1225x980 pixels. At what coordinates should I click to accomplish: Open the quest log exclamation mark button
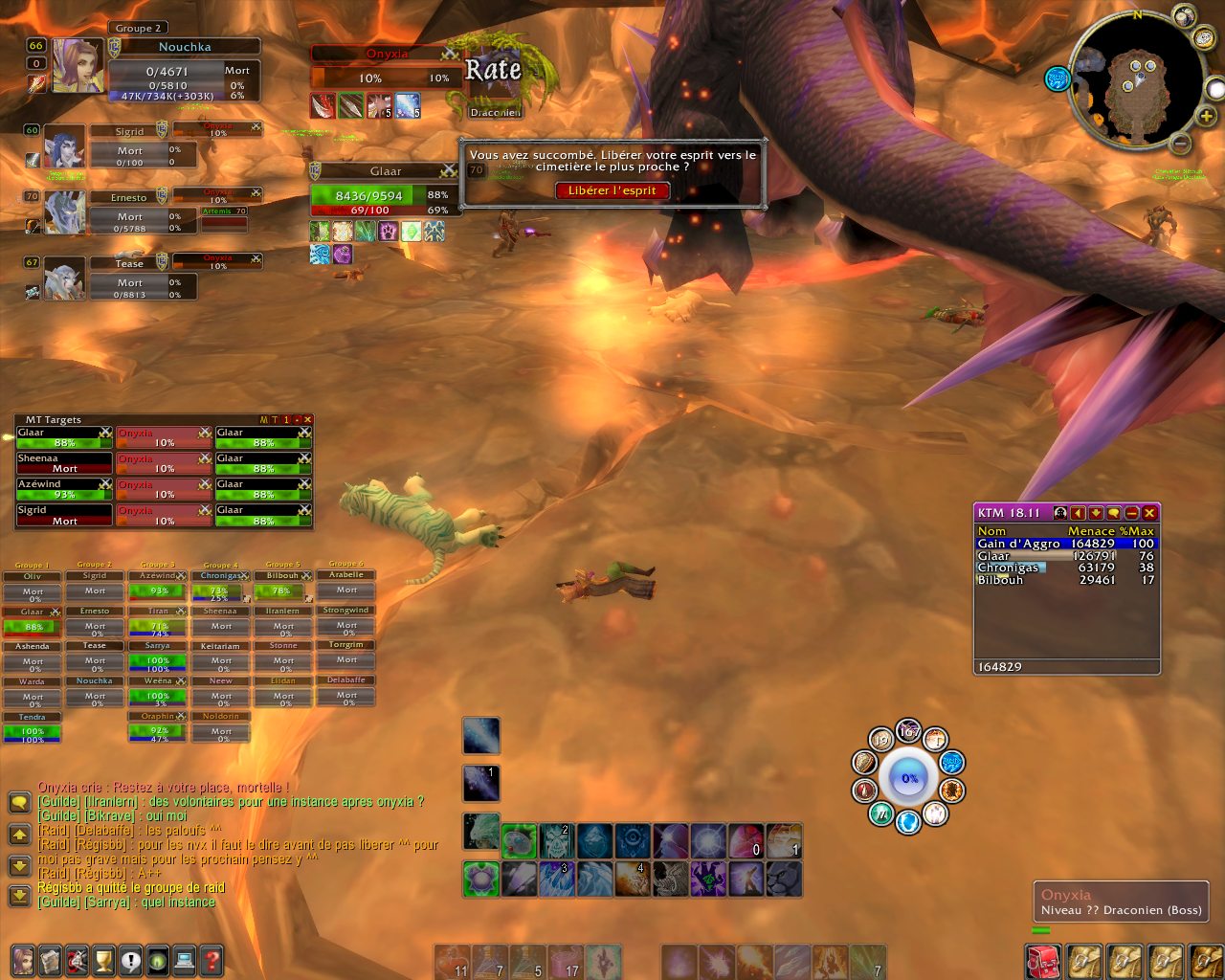130,959
